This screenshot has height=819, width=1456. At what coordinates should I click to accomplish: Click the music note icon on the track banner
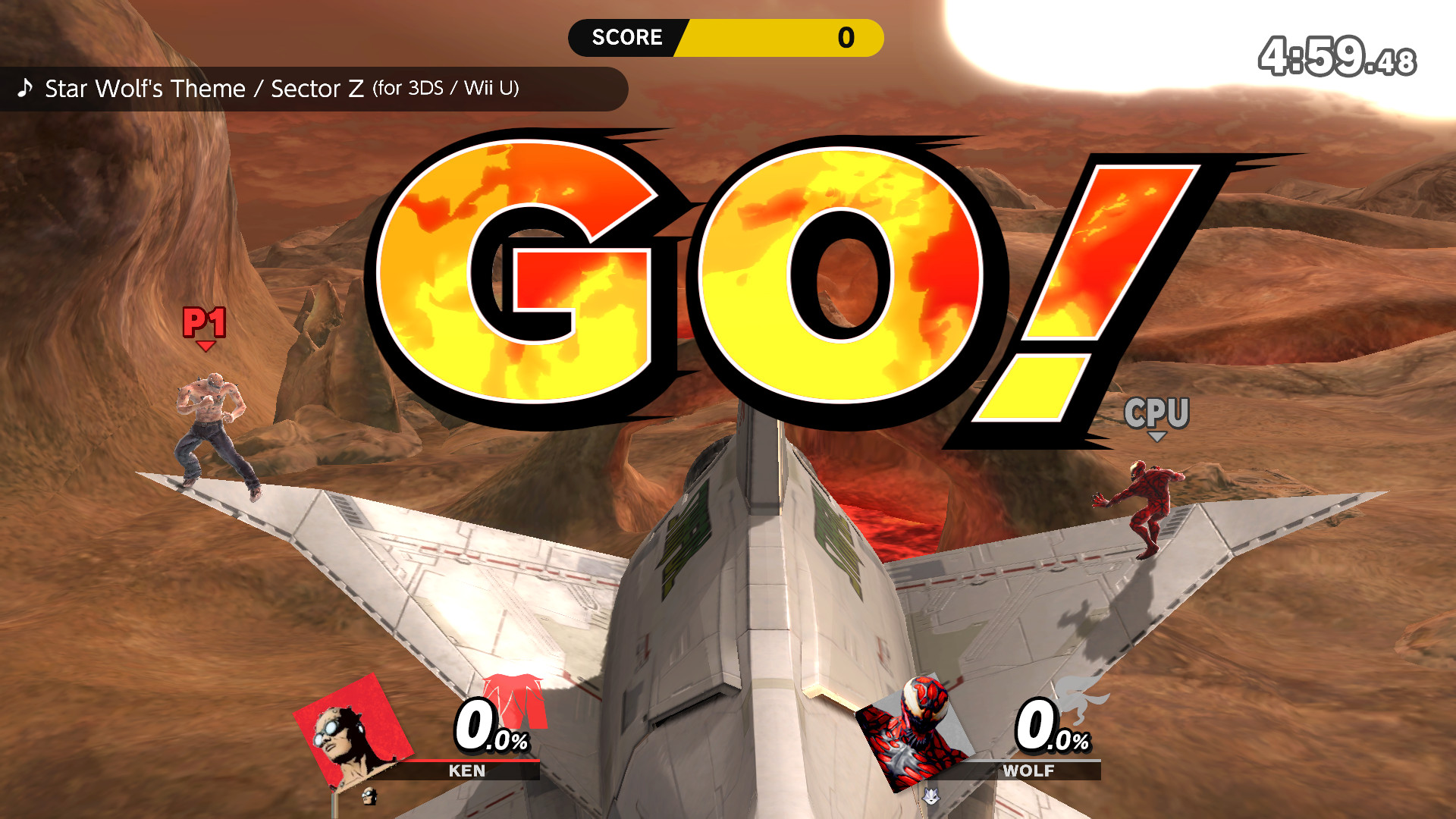(x=25, y=87)
